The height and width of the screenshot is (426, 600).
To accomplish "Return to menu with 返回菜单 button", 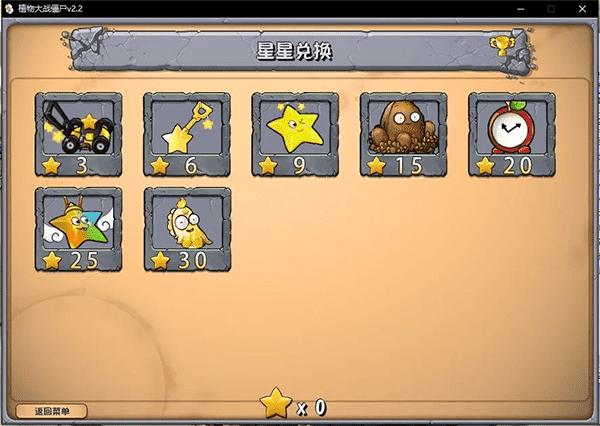I will point(52,411).
